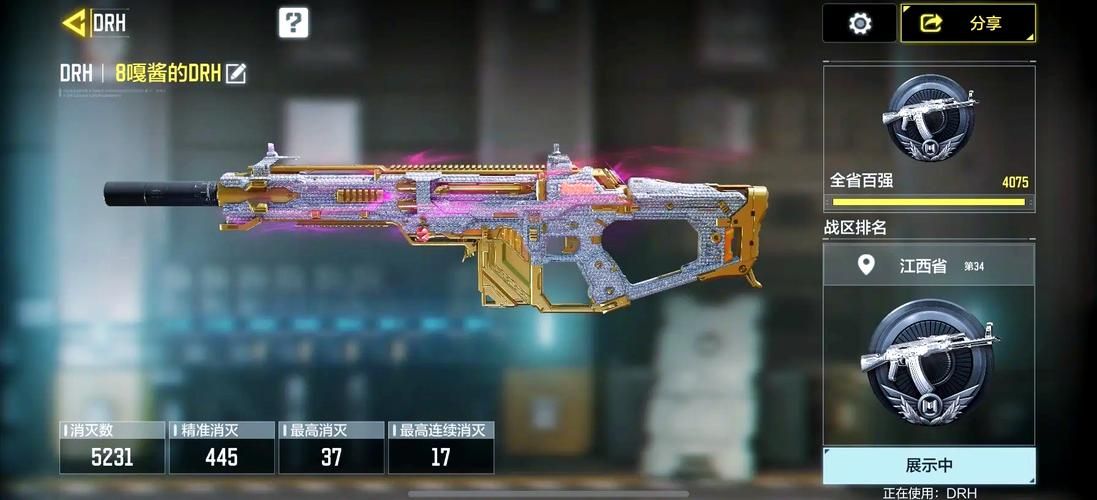Go back using the yellow arrow
This screenshot has height=500, width=1097.
(73, 22)
